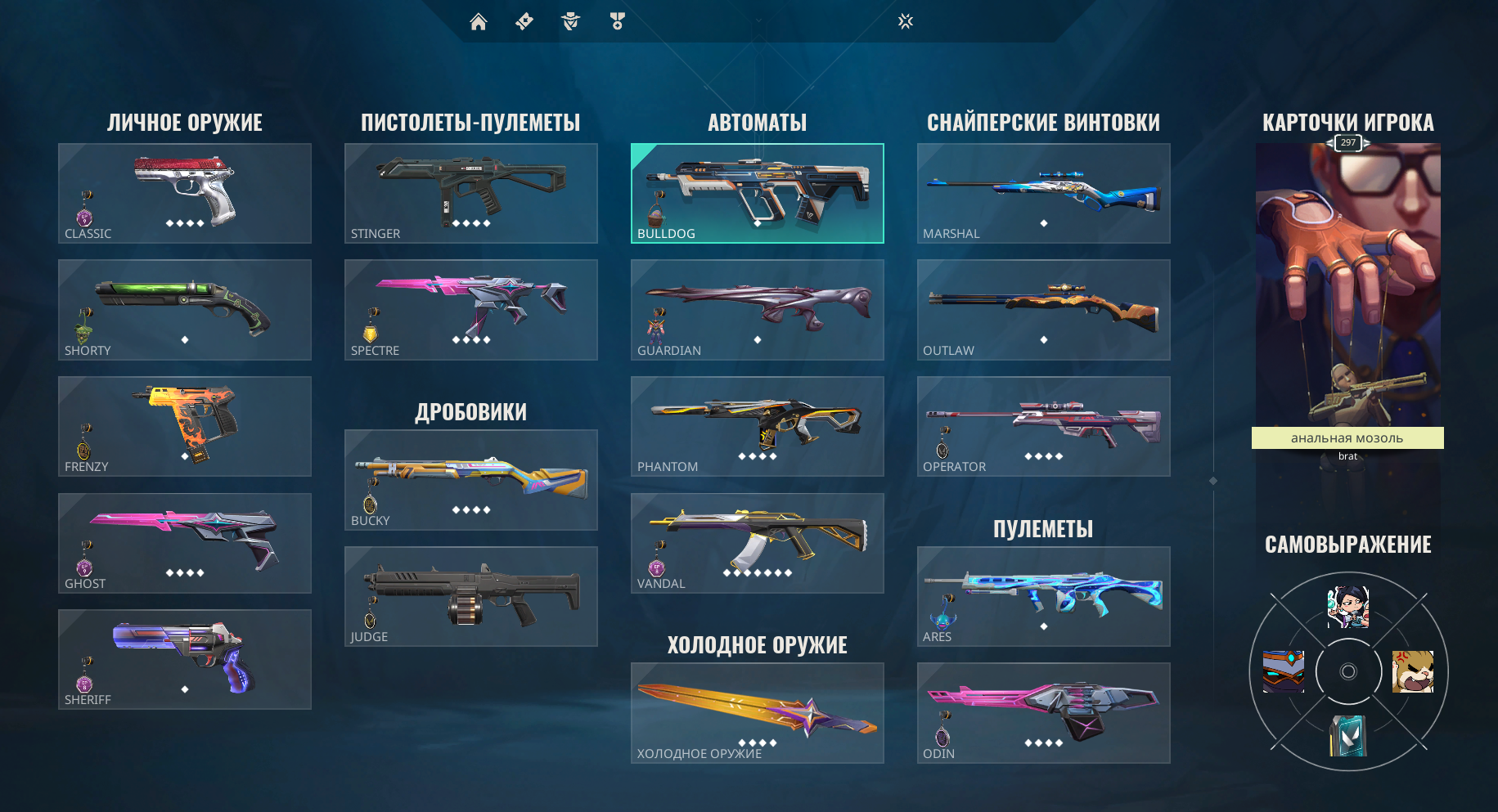This screenshot has height=812, width=1498.
Task: Select the angry cat spray on the wheel
Action: coord(1413,671)
